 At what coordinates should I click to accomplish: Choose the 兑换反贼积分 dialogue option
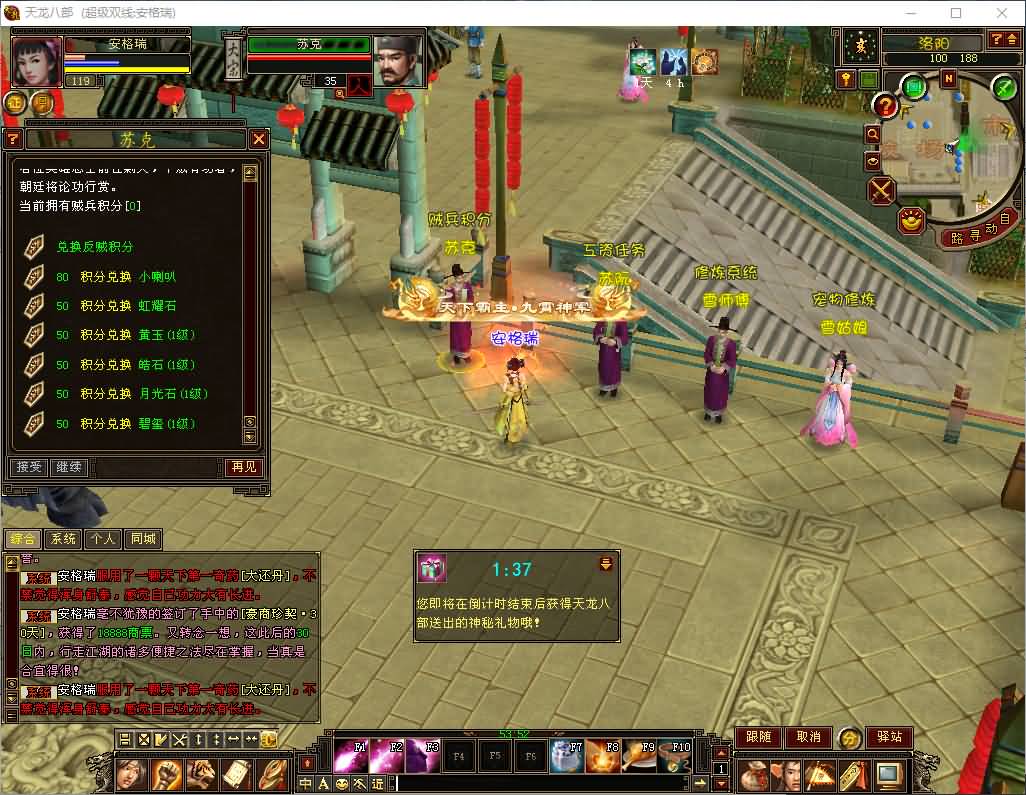(94, 247)
